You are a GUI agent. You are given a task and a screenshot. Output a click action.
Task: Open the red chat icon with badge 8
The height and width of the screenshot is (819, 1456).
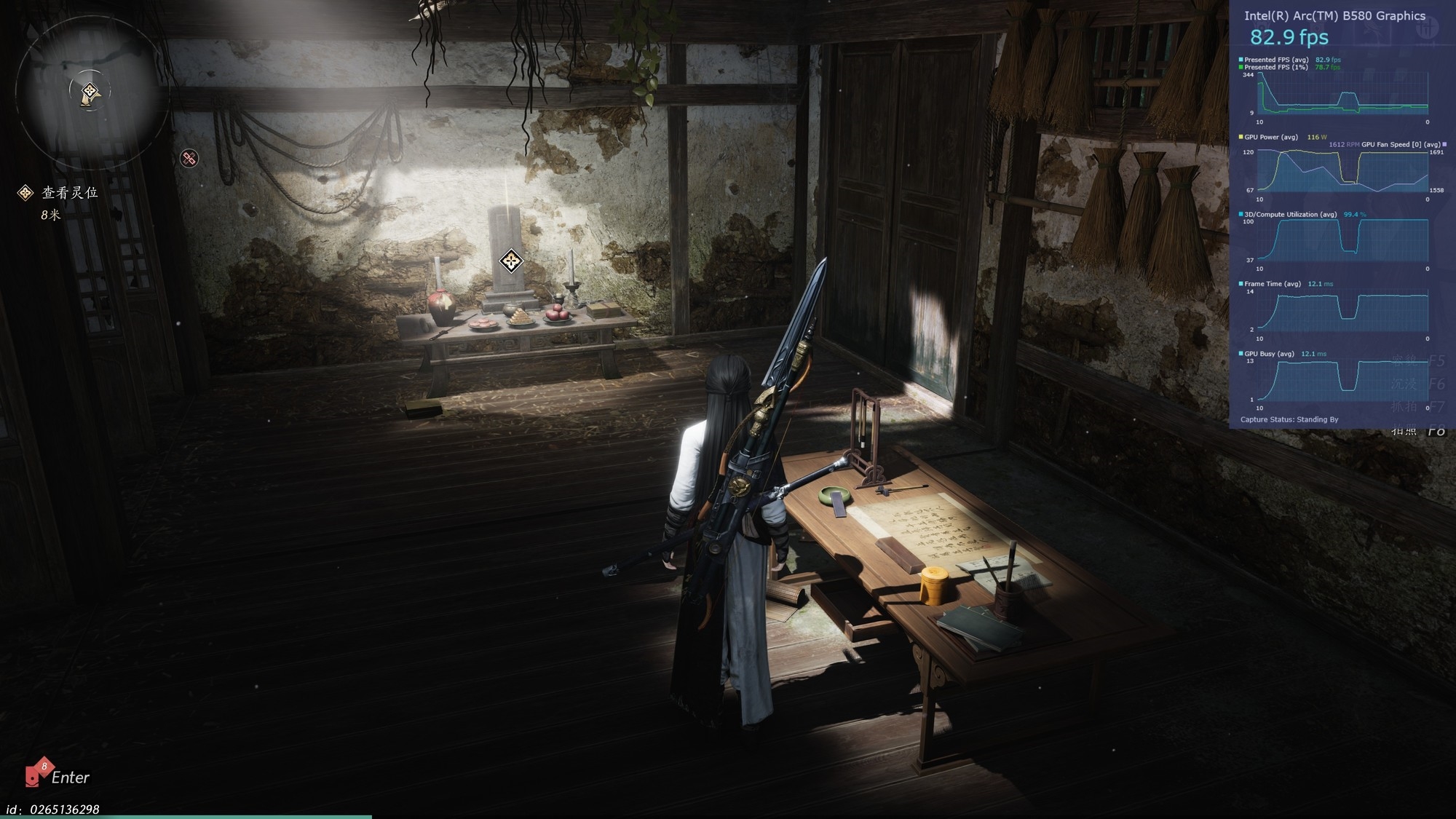[x=35, y=775]
